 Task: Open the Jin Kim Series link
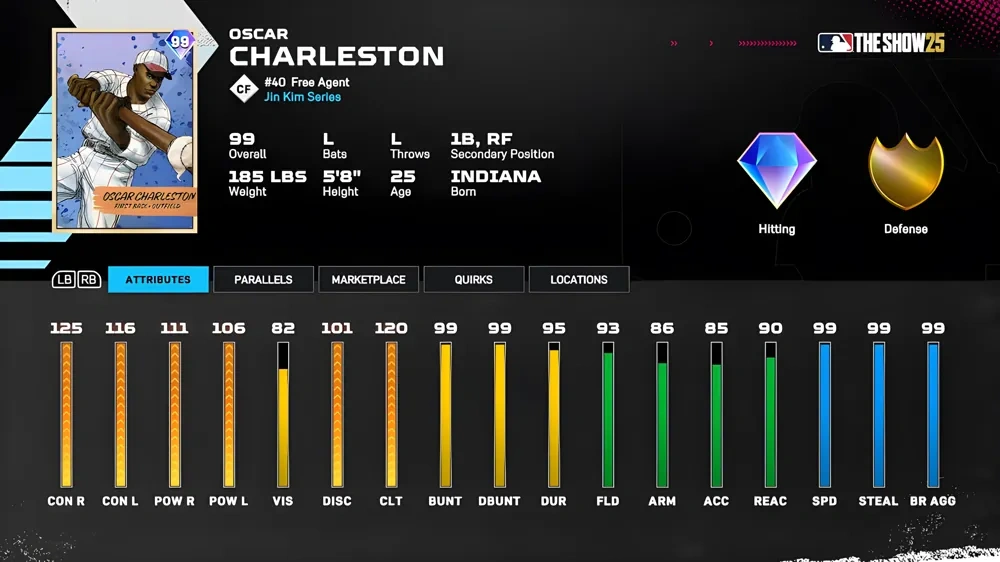[x=302, y=97]
